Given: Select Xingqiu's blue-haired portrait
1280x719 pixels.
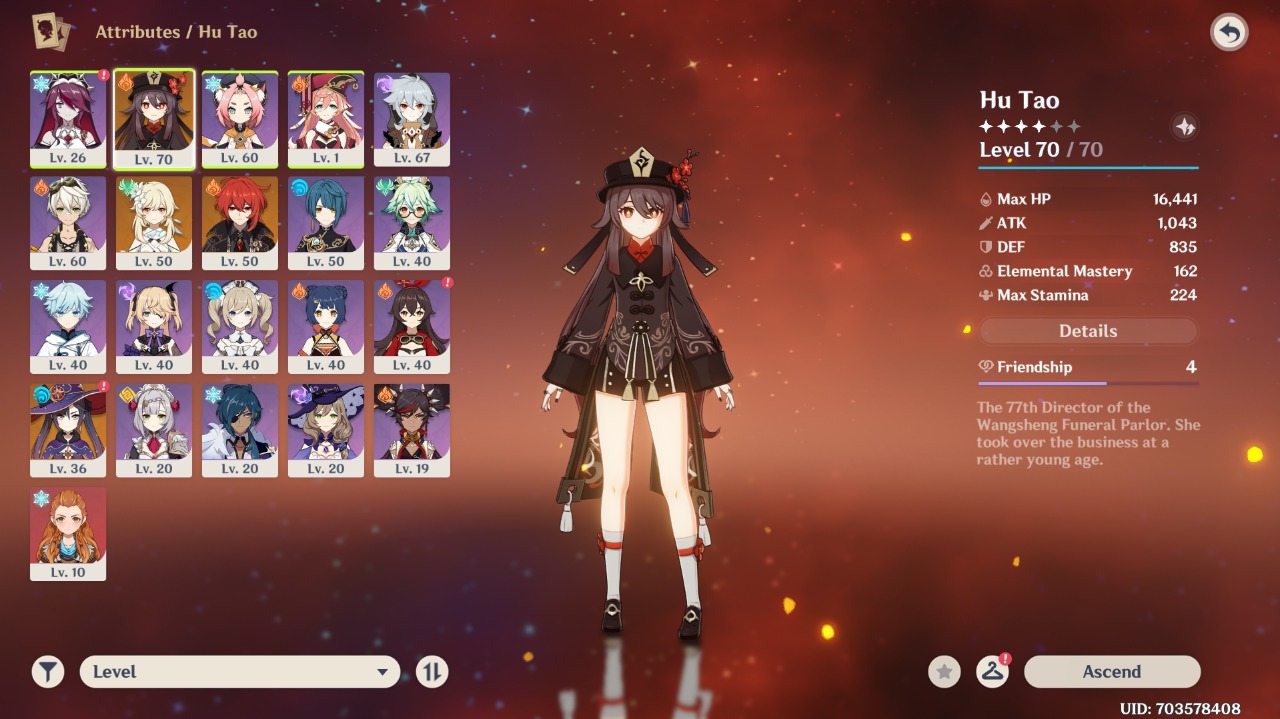Looking at the screenshot, I should point(326,222).
